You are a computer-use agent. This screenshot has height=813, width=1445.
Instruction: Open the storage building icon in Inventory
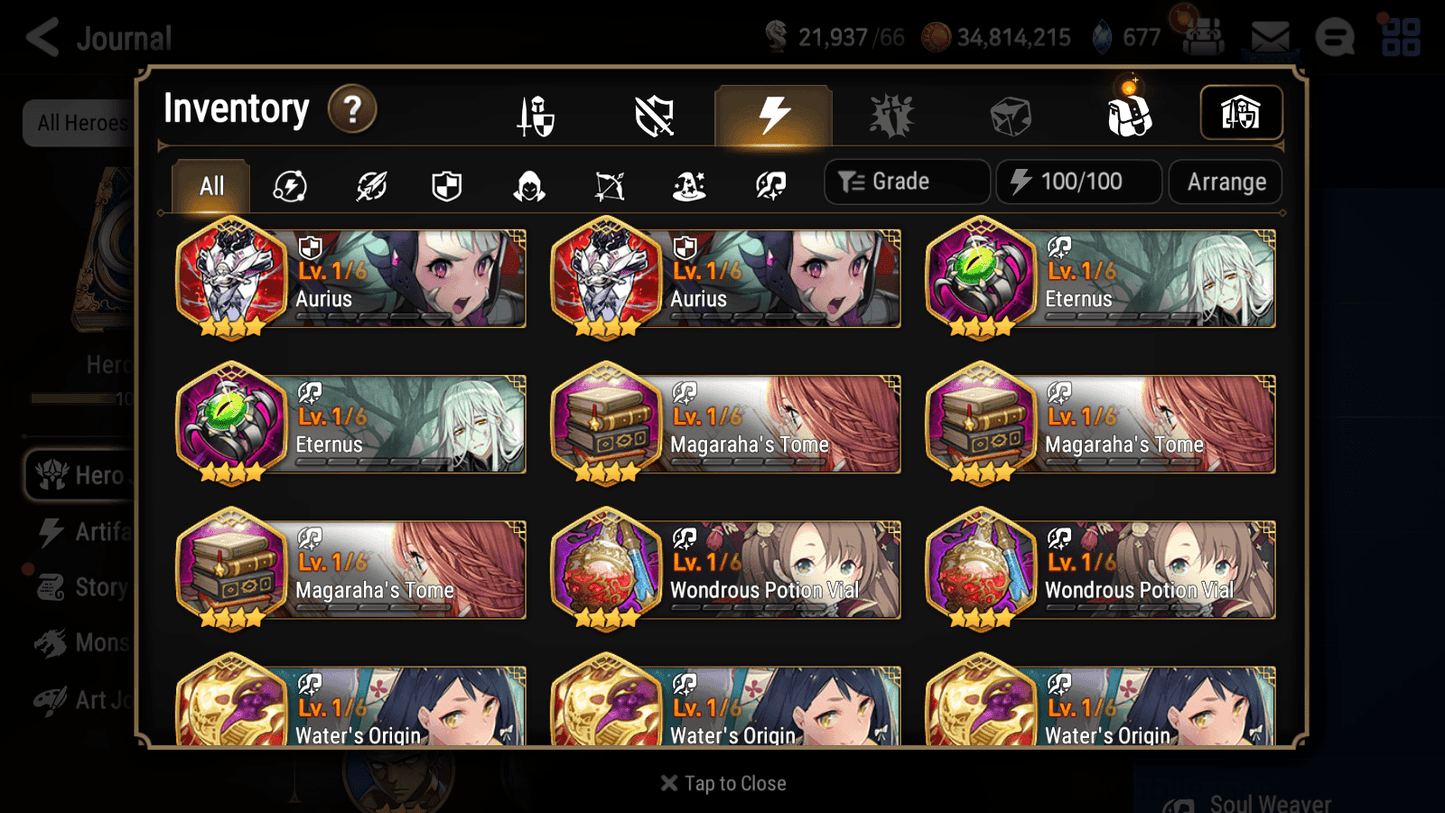1241,113
